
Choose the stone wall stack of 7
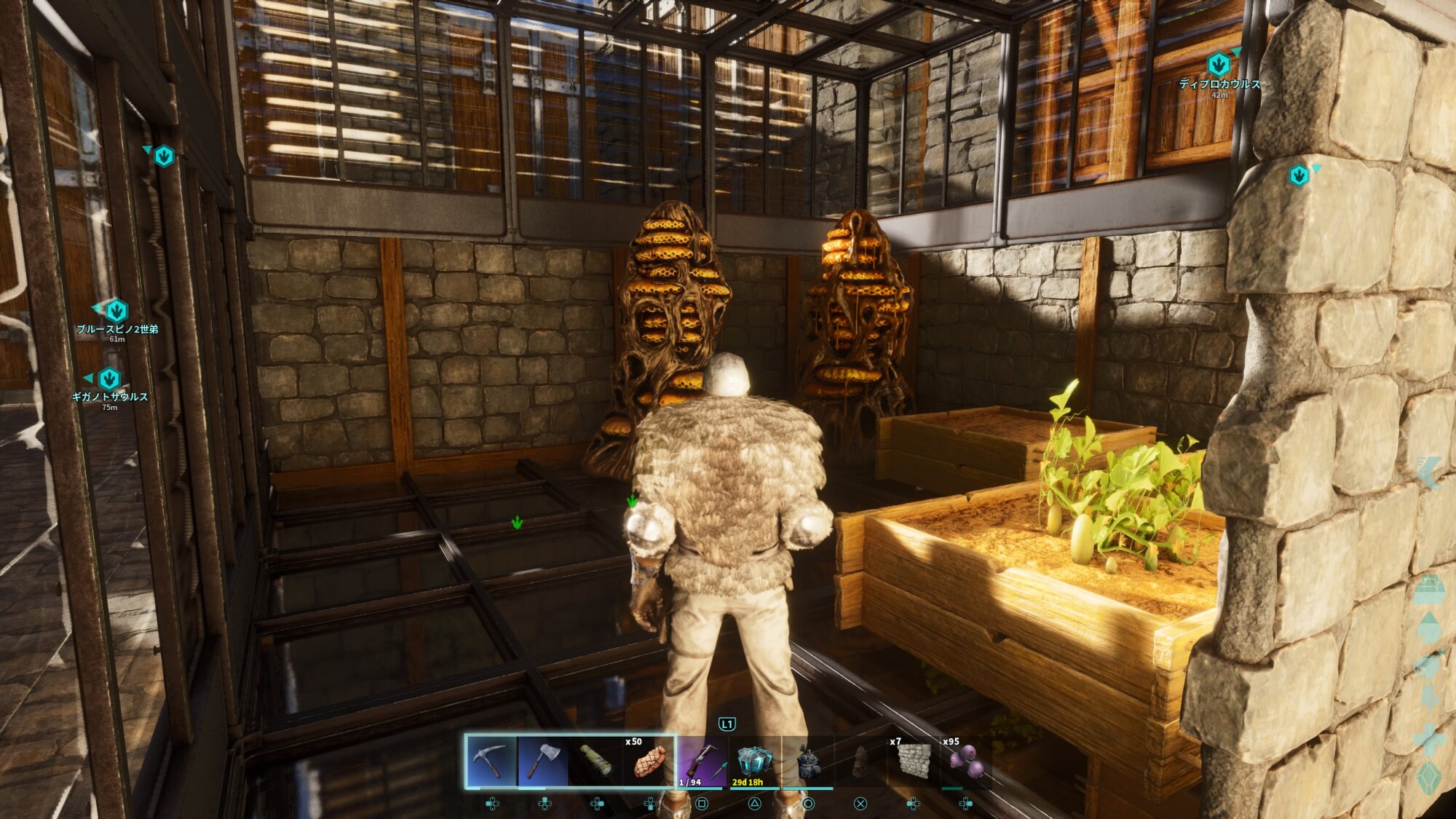coord(913,761)
